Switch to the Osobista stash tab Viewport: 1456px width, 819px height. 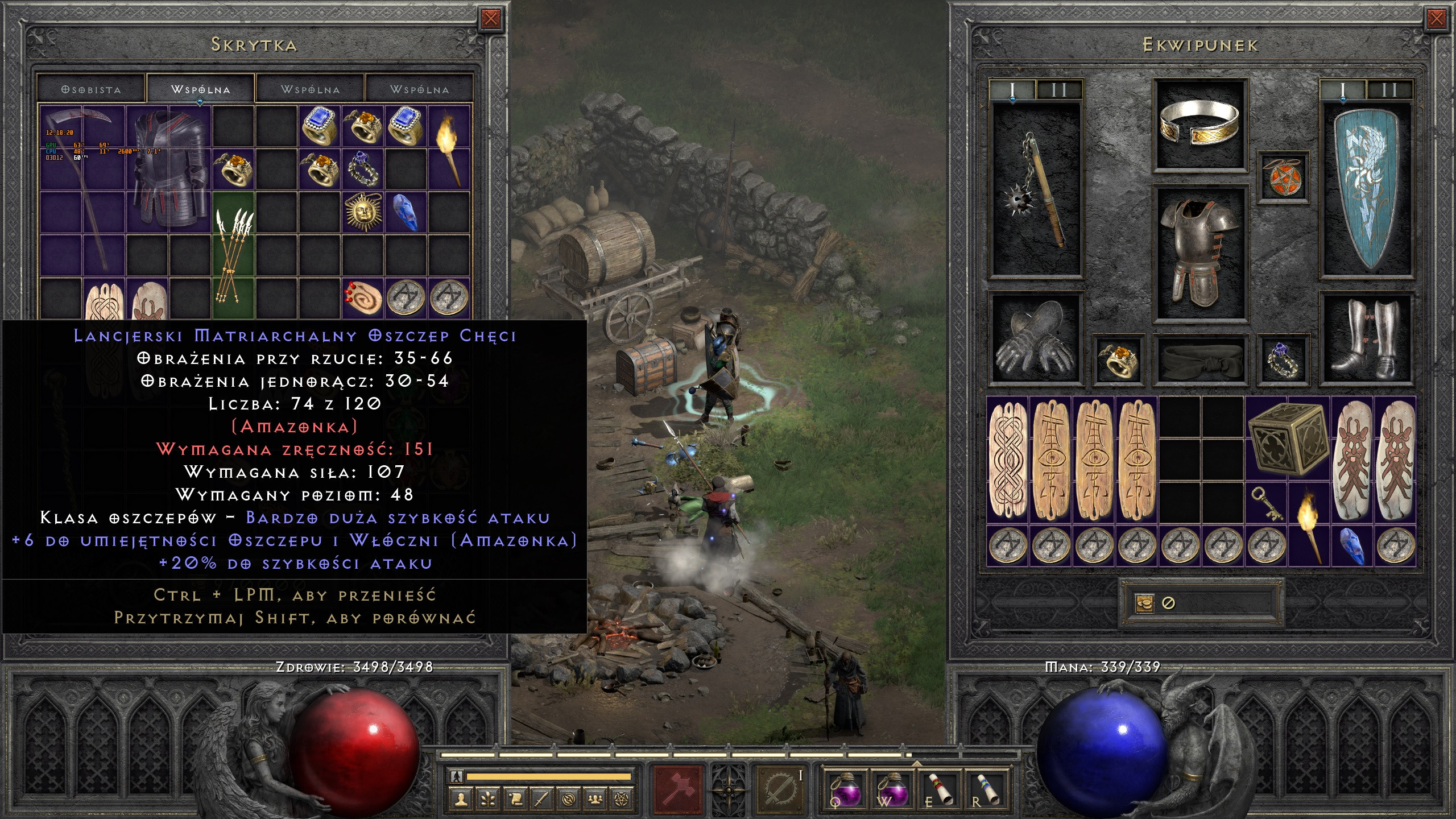[x=91, y=90]
